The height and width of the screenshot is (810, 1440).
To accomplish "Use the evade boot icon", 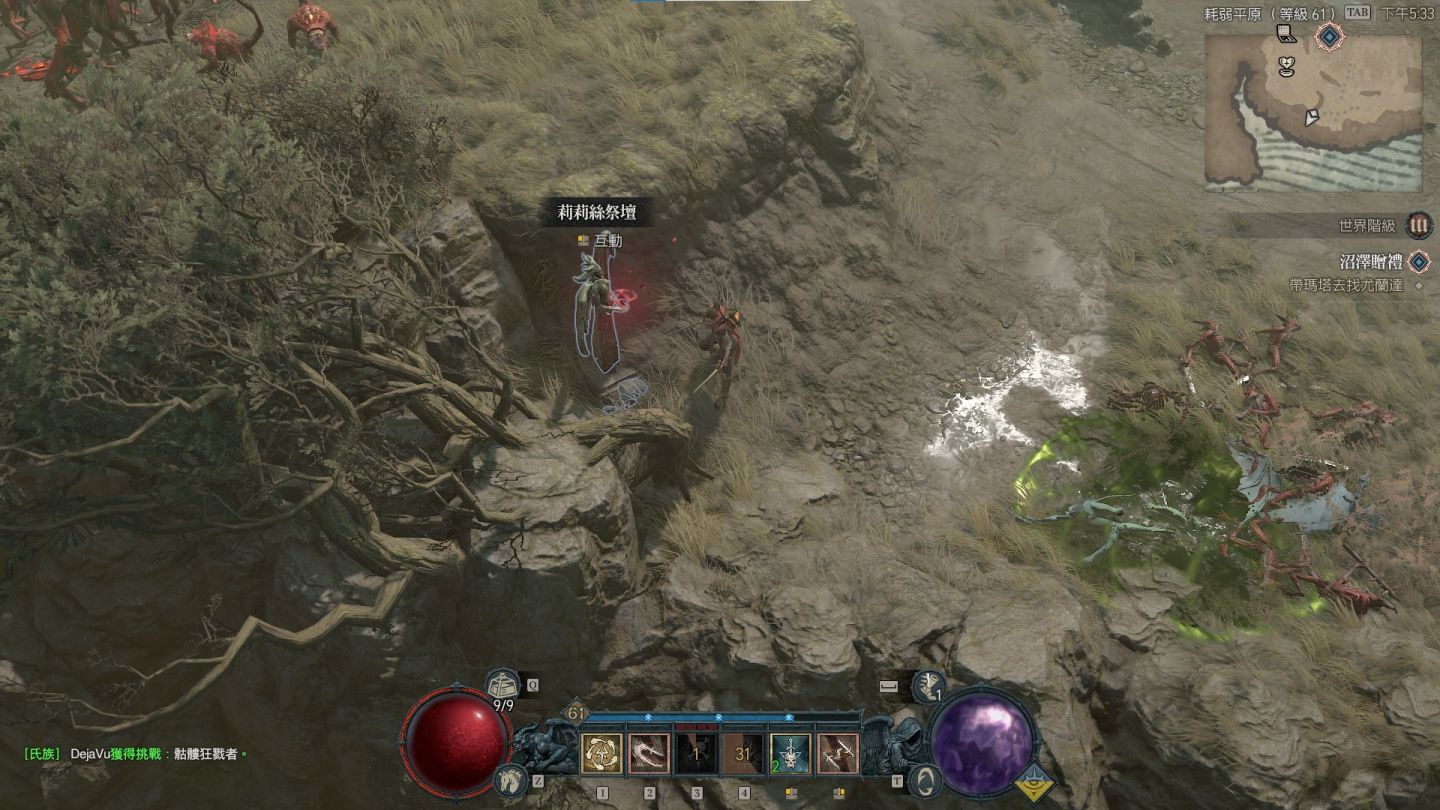I will click(928, 686).
